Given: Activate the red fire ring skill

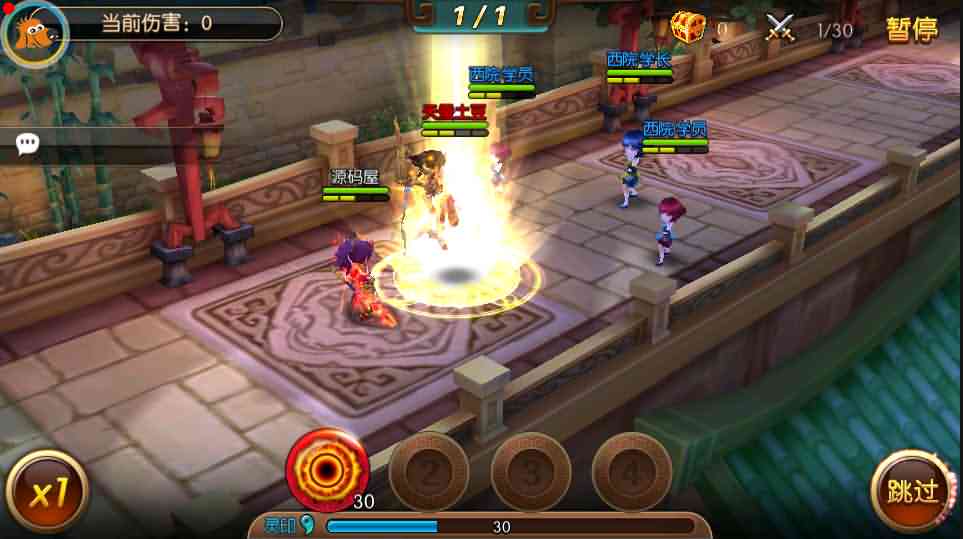Looking at the screenshot, I should tap(327, 468).
